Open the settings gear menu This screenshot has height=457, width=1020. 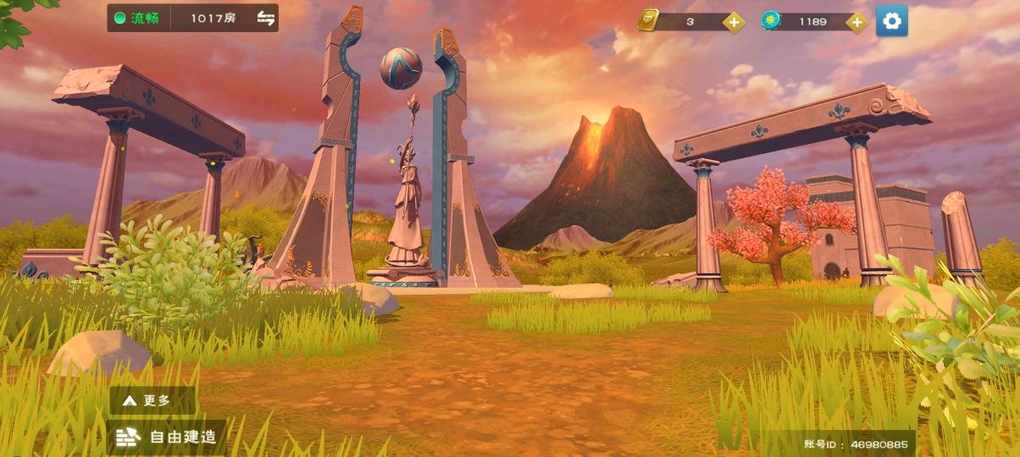tap(892, 20)
